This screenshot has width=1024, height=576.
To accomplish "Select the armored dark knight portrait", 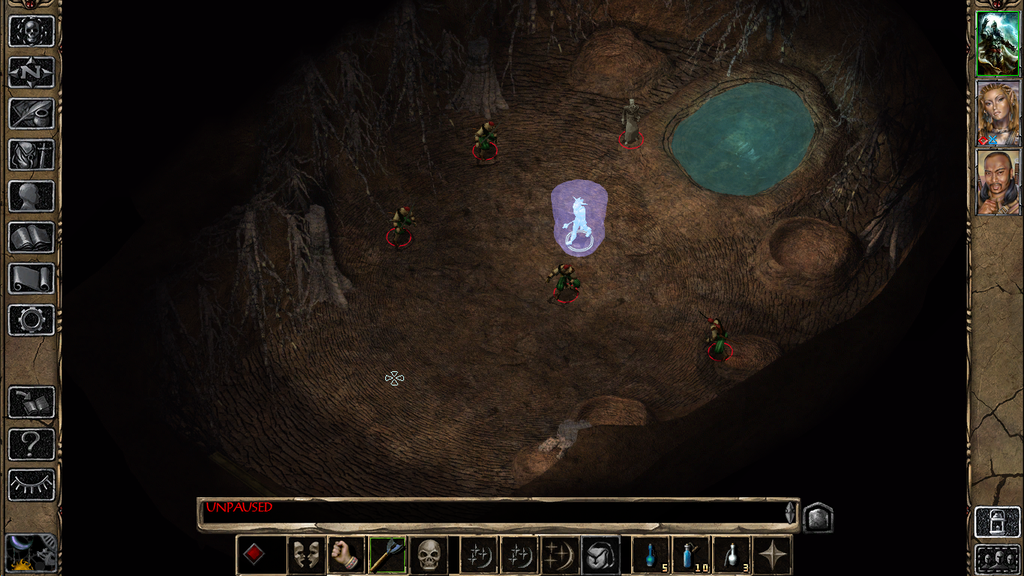I will pos(998,43).
